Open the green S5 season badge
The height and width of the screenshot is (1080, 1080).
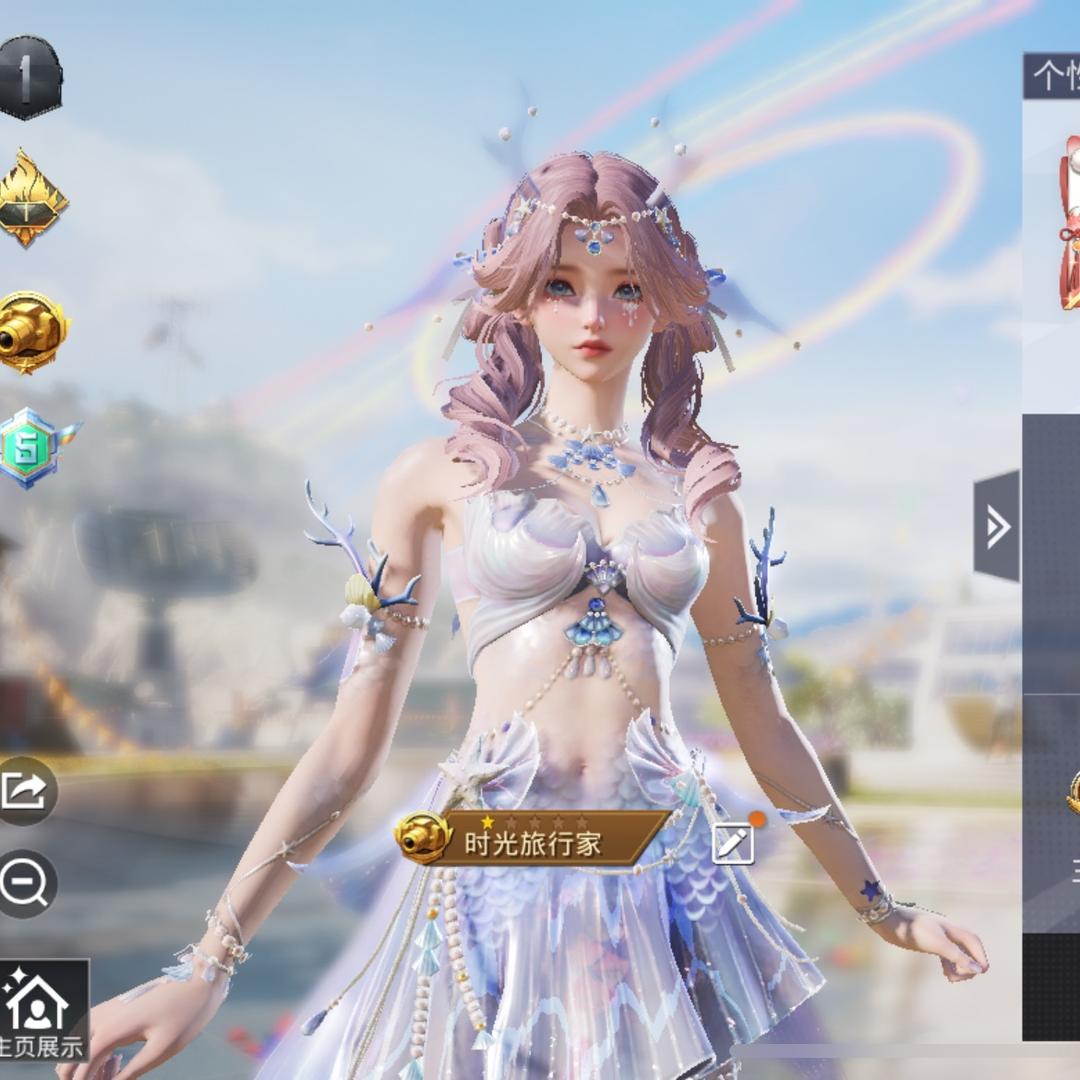point(35,448)
